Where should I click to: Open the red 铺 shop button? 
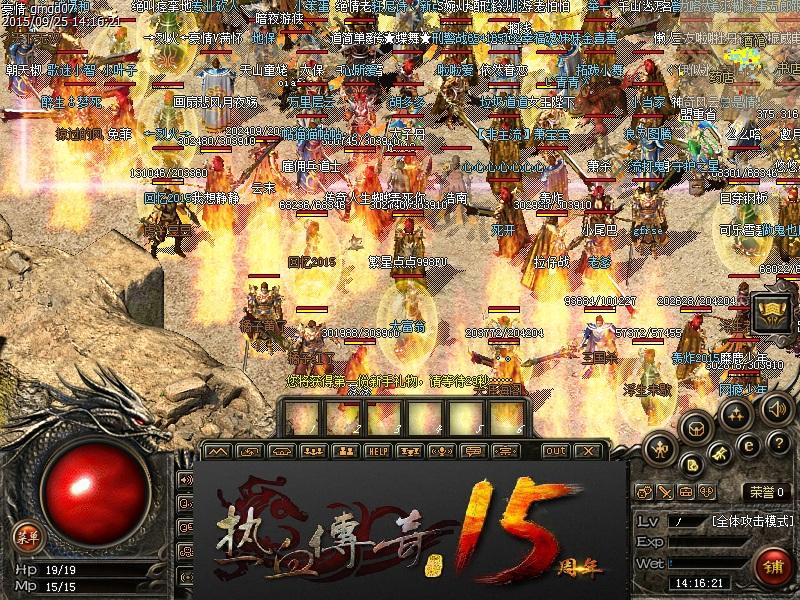pos(773,565)
